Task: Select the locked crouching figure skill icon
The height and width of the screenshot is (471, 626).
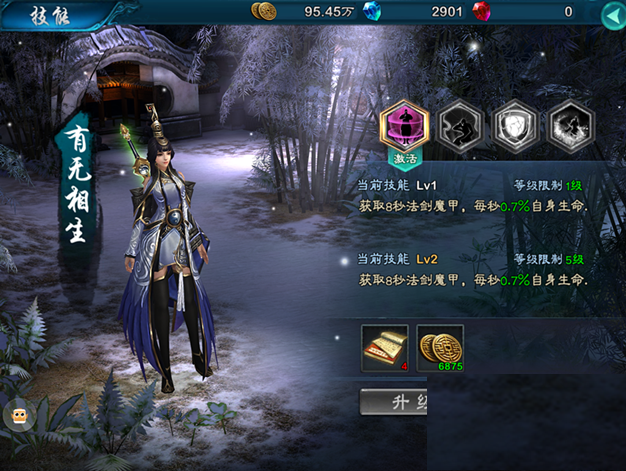Action: (x=461, y=125)
